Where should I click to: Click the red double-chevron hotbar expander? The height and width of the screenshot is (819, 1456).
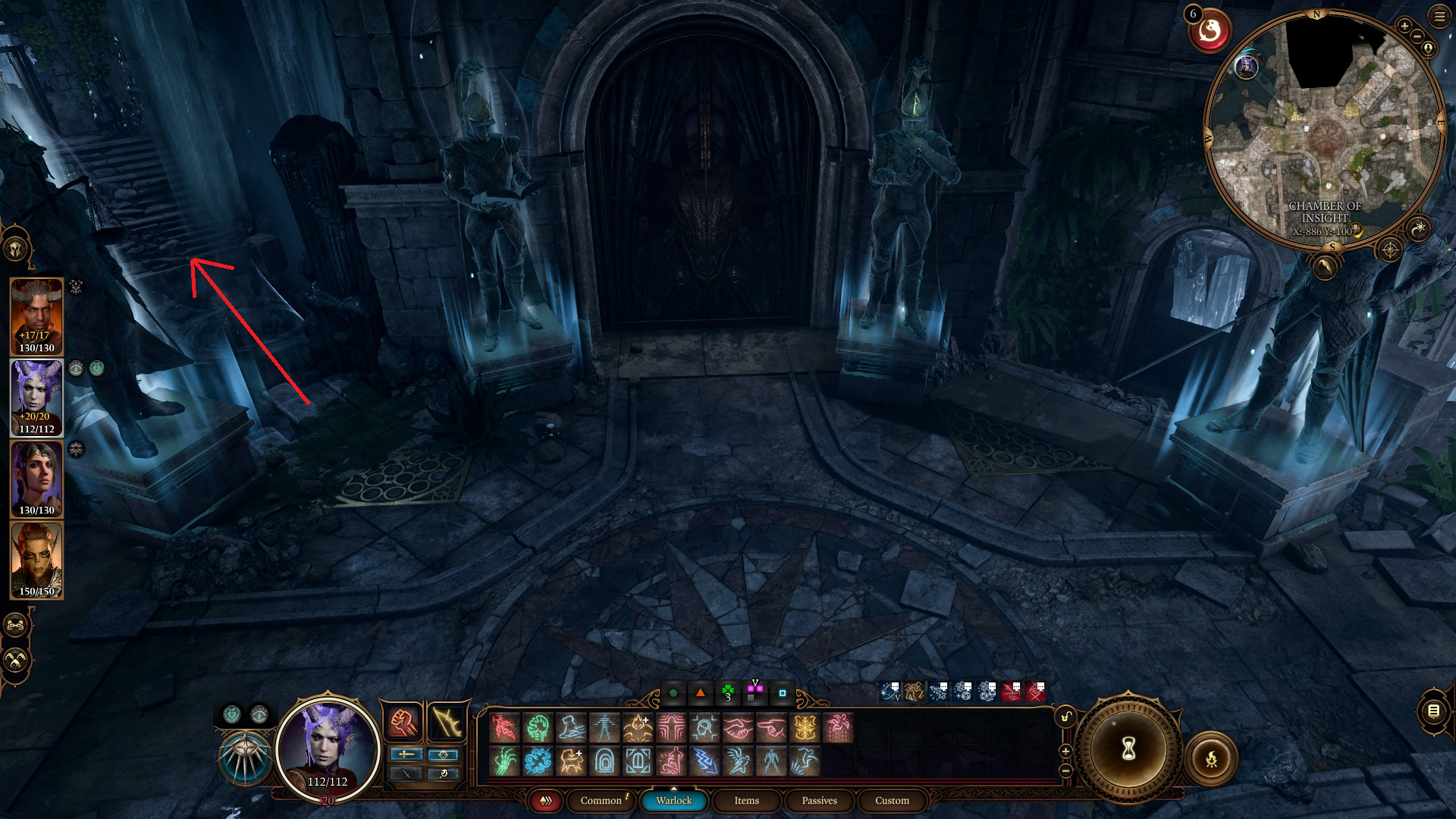(x=544, y=800)
